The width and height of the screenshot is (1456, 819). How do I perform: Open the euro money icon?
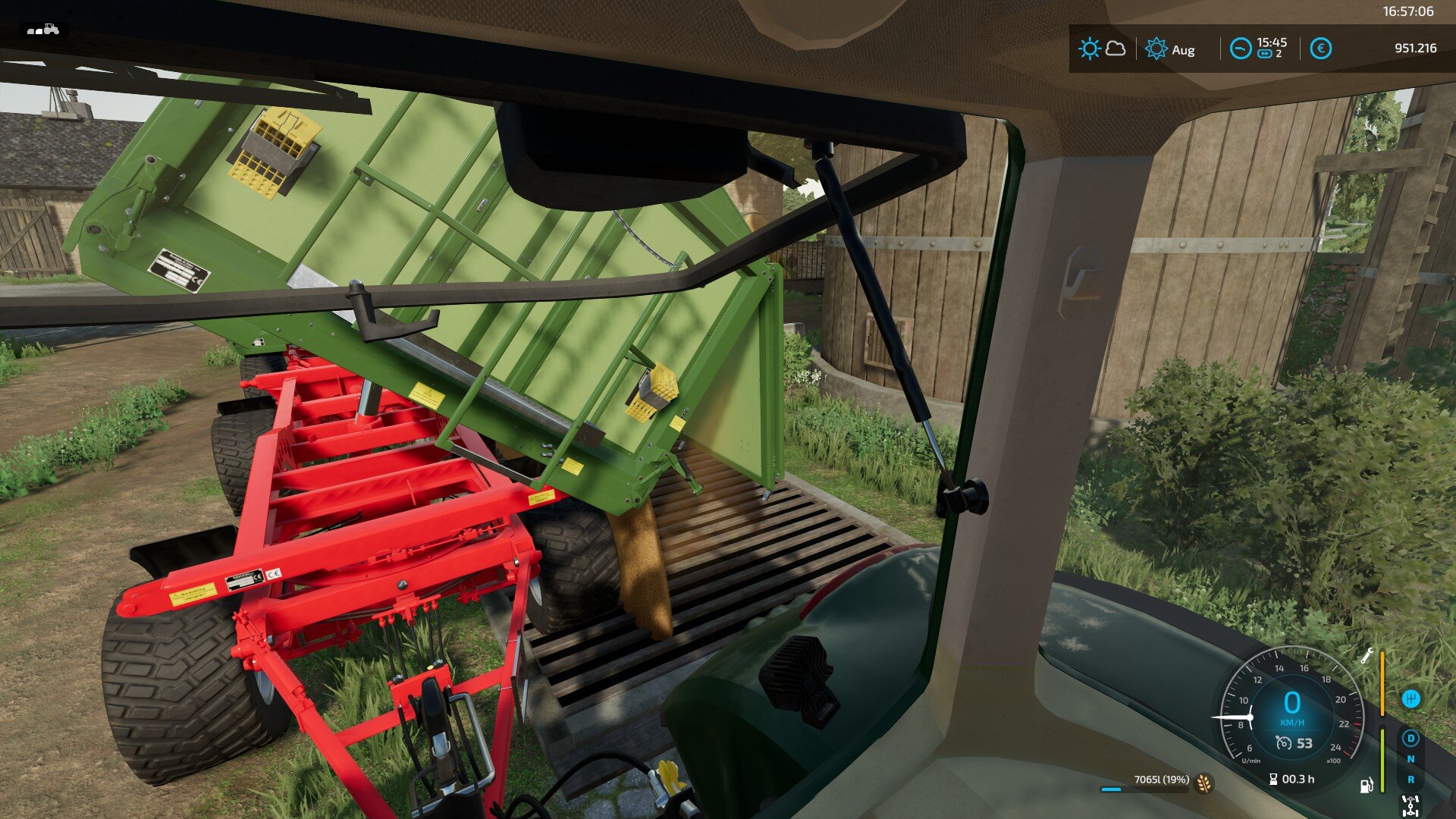[1320, 49]
